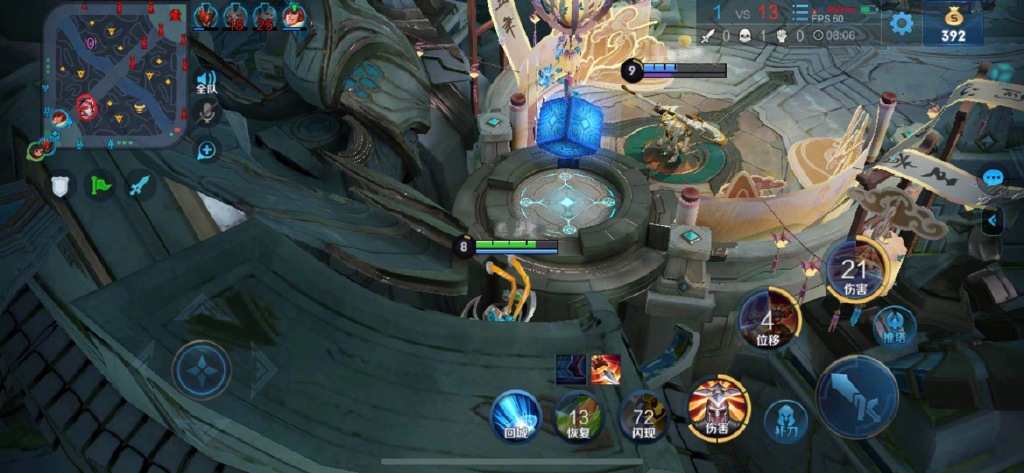The width and height of the screenshot is (1024, 473).
Task: Use the 恢复 heal ability
Action: 578,417
